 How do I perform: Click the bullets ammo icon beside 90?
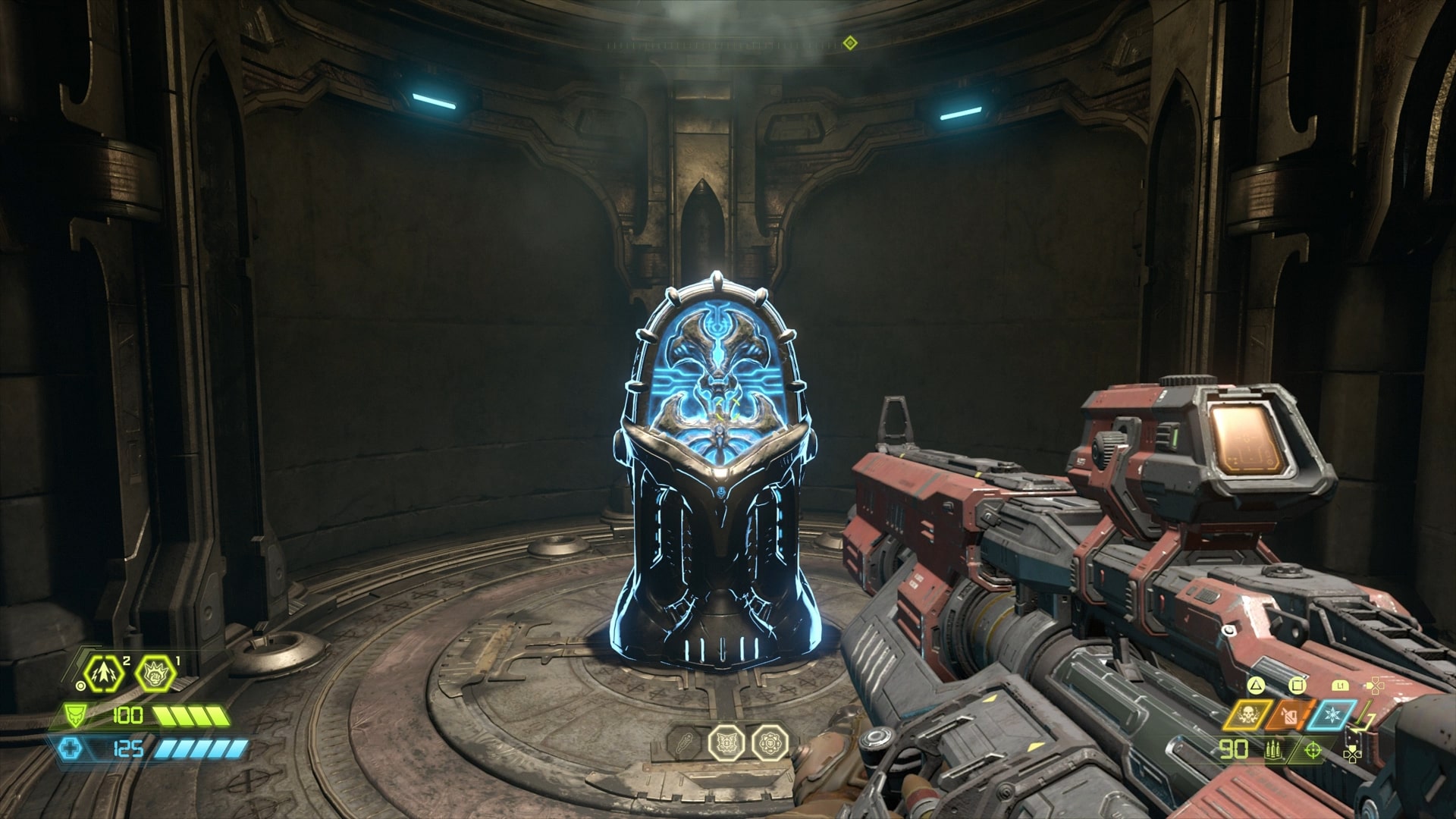click(1274, 751)
